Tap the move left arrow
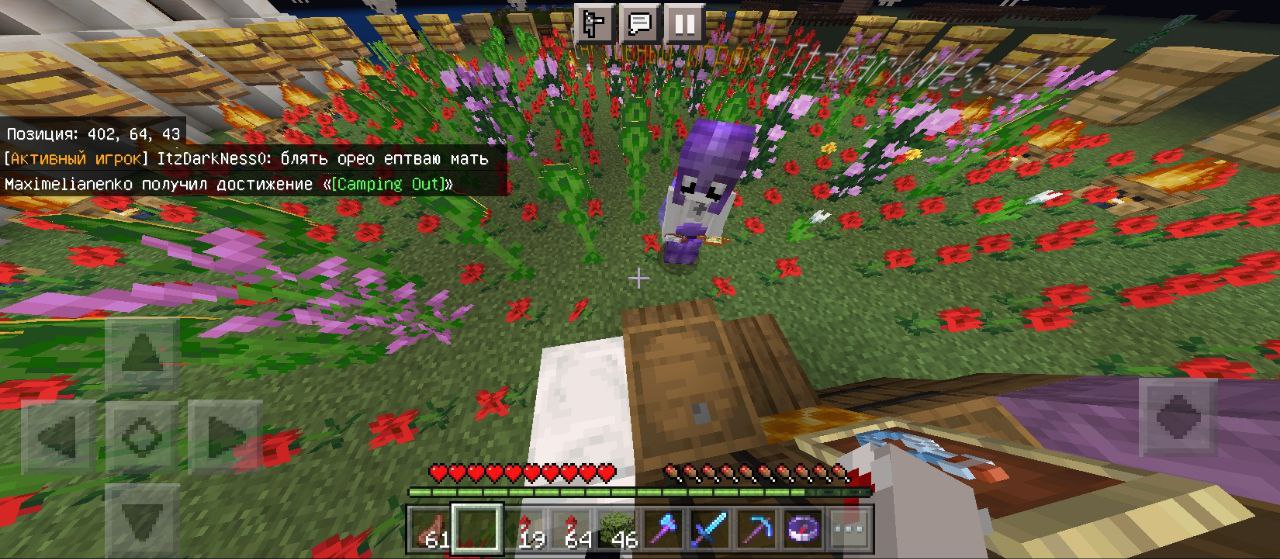The width and height of the screenshot is (1280, 559). coord(59,437)
